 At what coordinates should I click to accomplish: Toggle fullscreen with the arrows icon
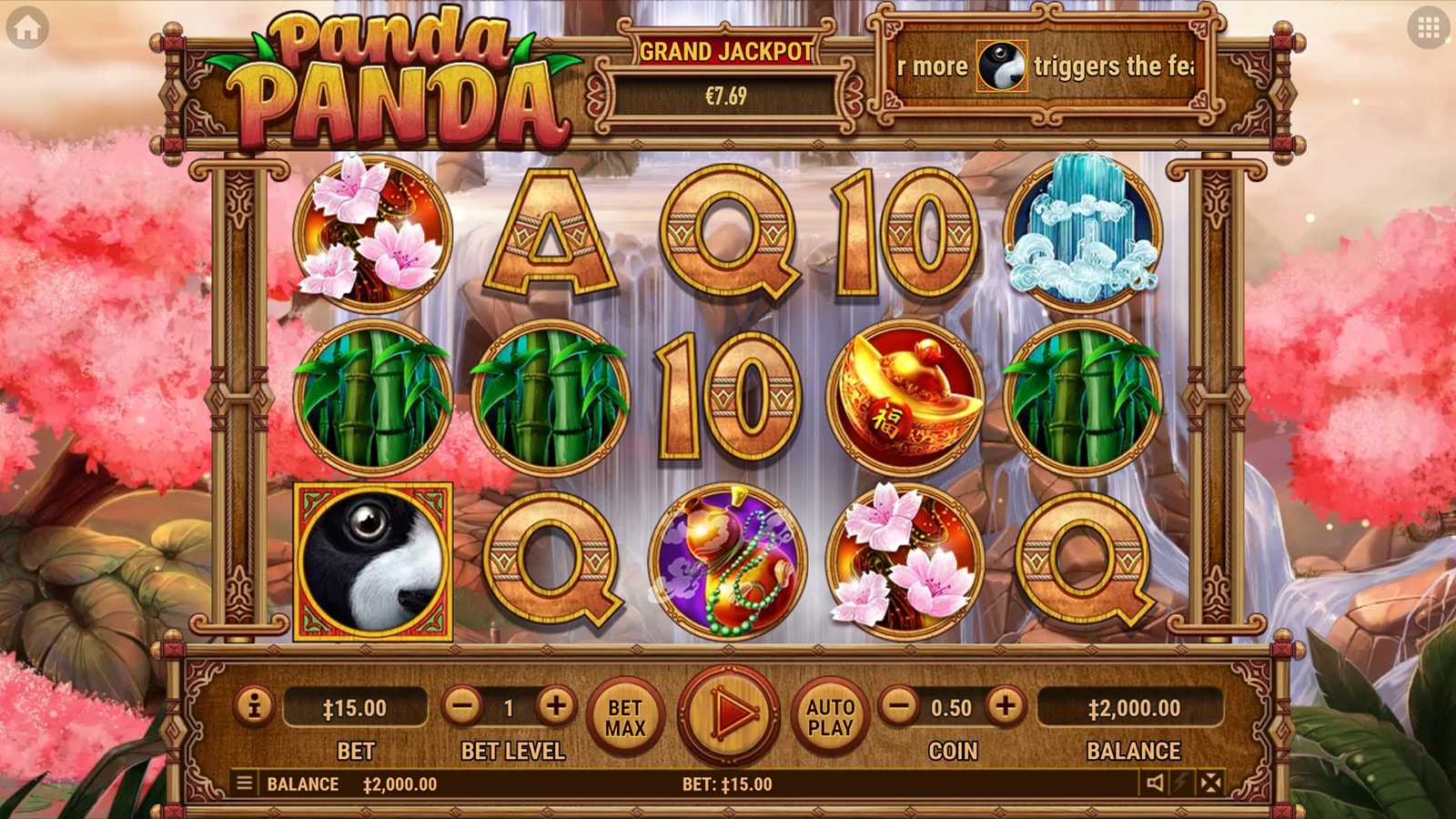click(1210, 783)
